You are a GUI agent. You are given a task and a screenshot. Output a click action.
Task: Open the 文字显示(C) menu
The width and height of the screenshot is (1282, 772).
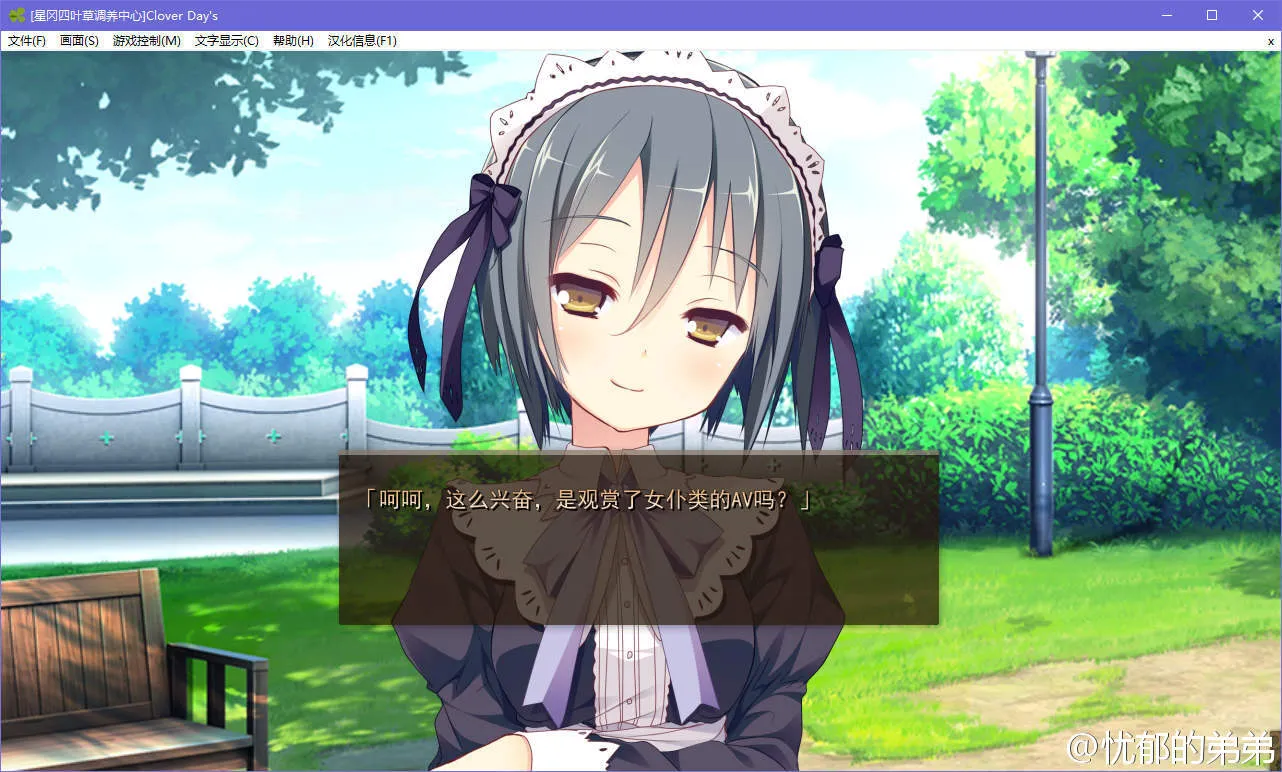226,41
